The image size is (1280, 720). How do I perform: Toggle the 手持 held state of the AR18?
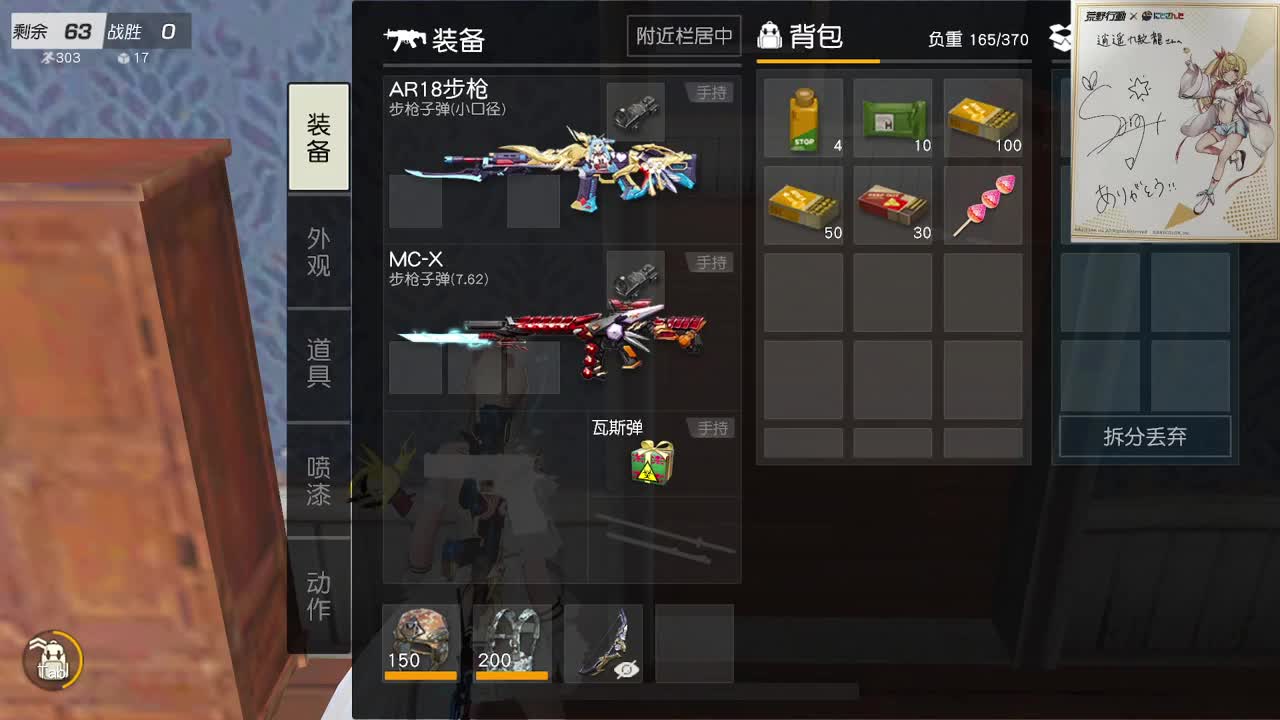click(x=711, y=92)
